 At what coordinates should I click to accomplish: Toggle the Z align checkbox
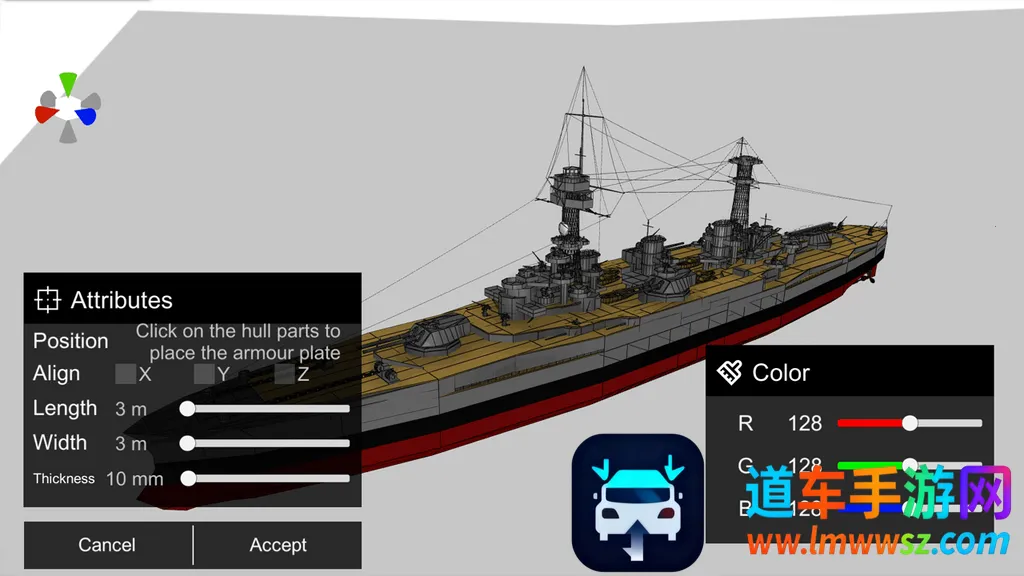pos(285,374)
